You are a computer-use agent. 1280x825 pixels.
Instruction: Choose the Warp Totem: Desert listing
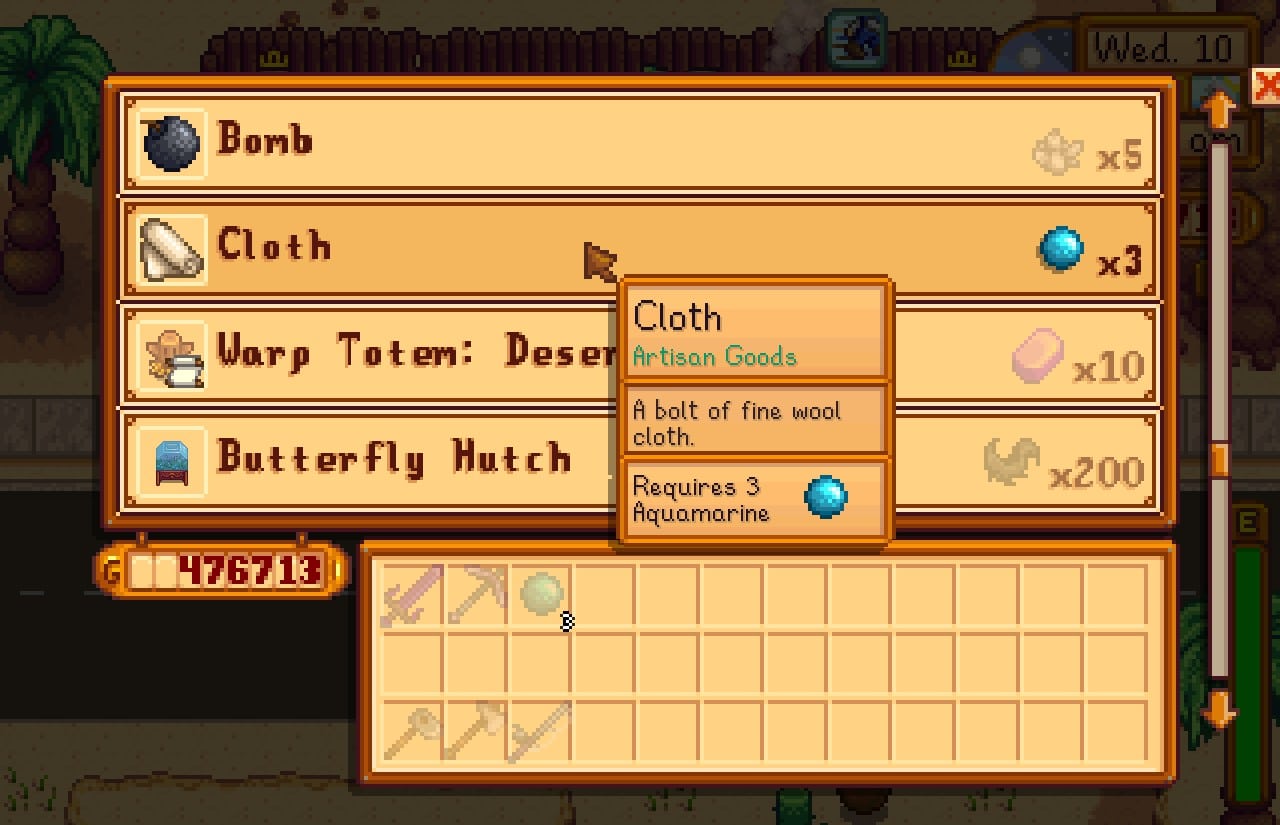coord(400,354)
